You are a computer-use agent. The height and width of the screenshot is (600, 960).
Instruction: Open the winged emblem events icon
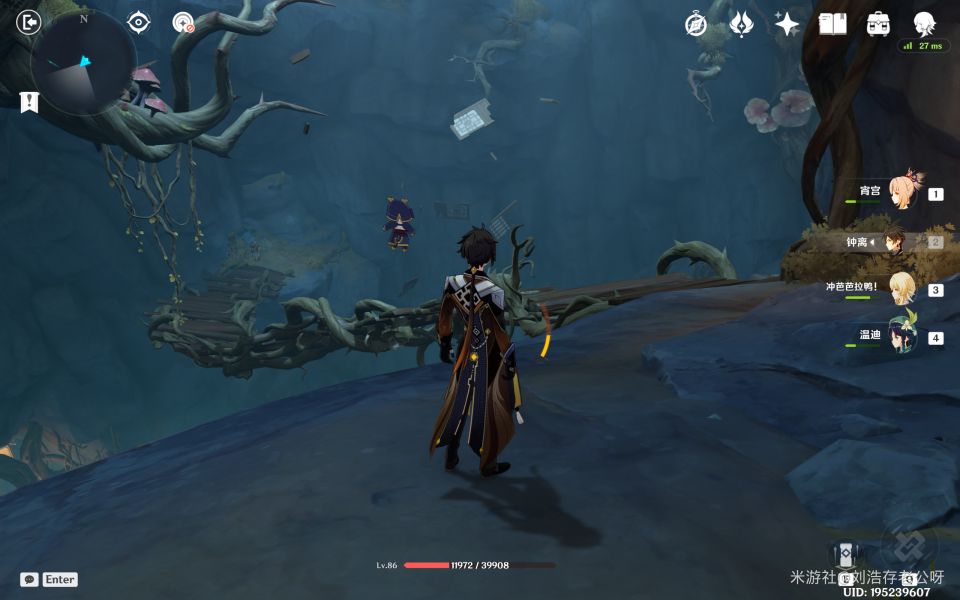(741, 24)
